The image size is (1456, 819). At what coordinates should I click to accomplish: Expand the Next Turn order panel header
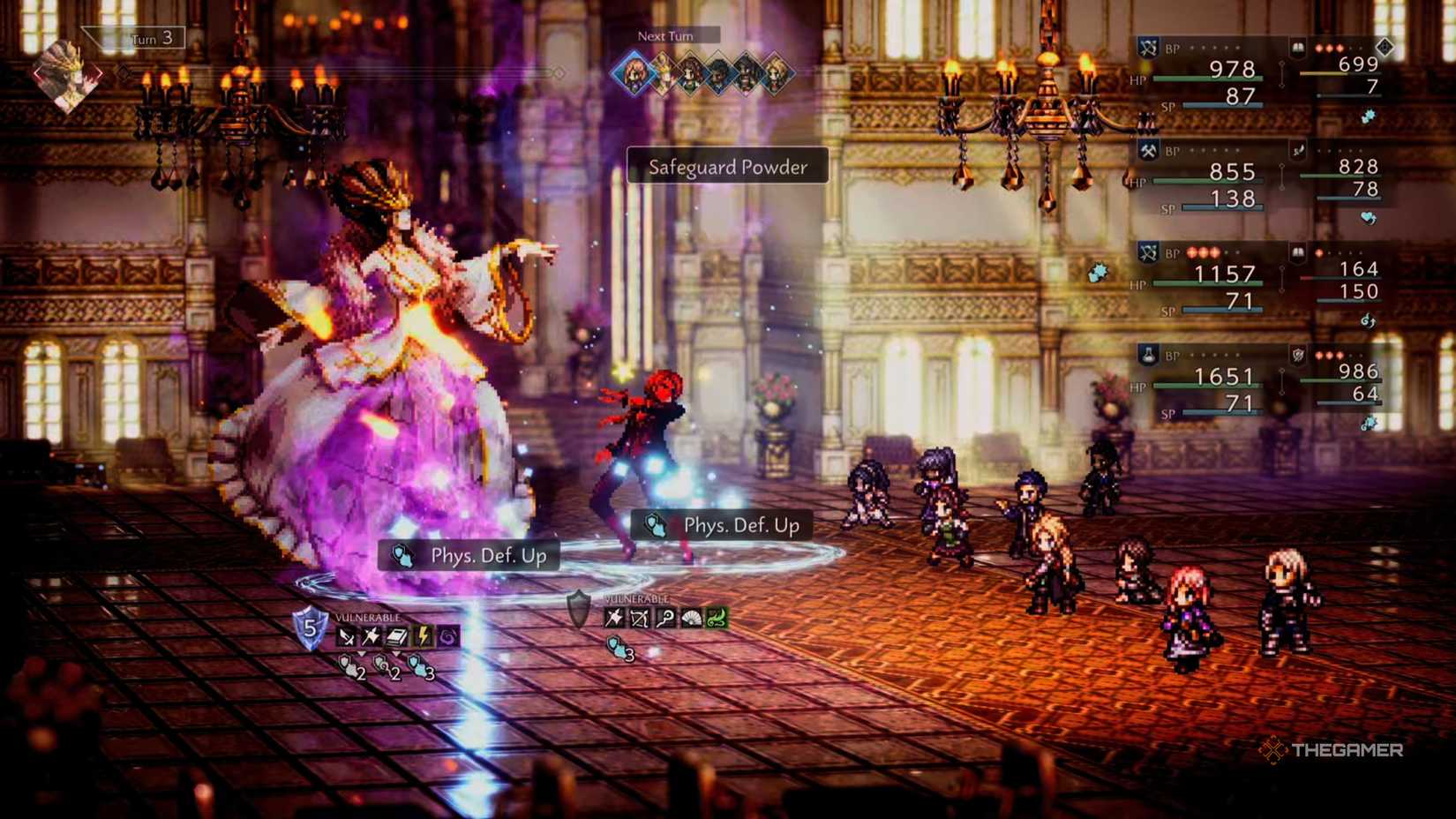coord(666,35)
